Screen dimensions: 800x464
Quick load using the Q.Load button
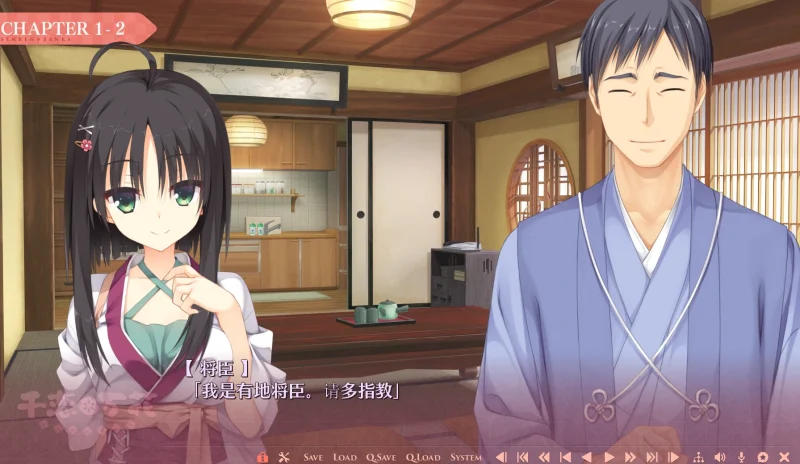click(x=422, y=457)
